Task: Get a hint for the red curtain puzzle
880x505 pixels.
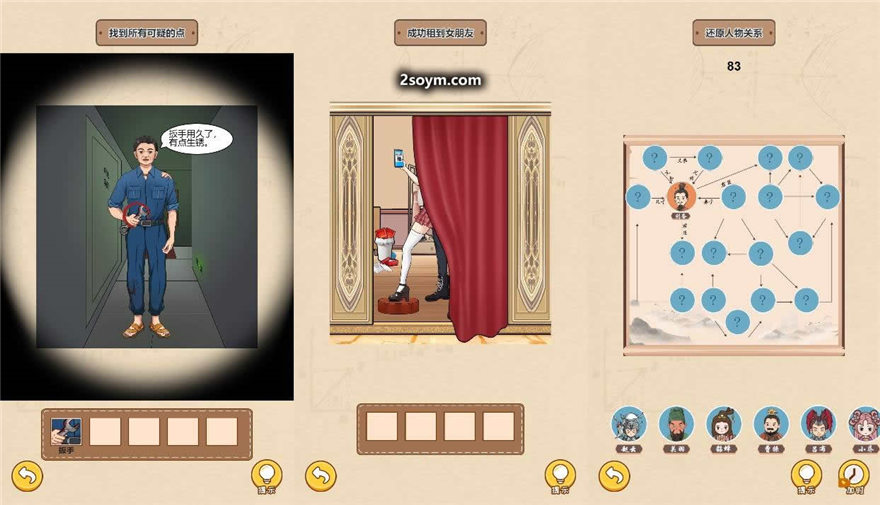Action: pyautogui.click(x=560, y=475)
